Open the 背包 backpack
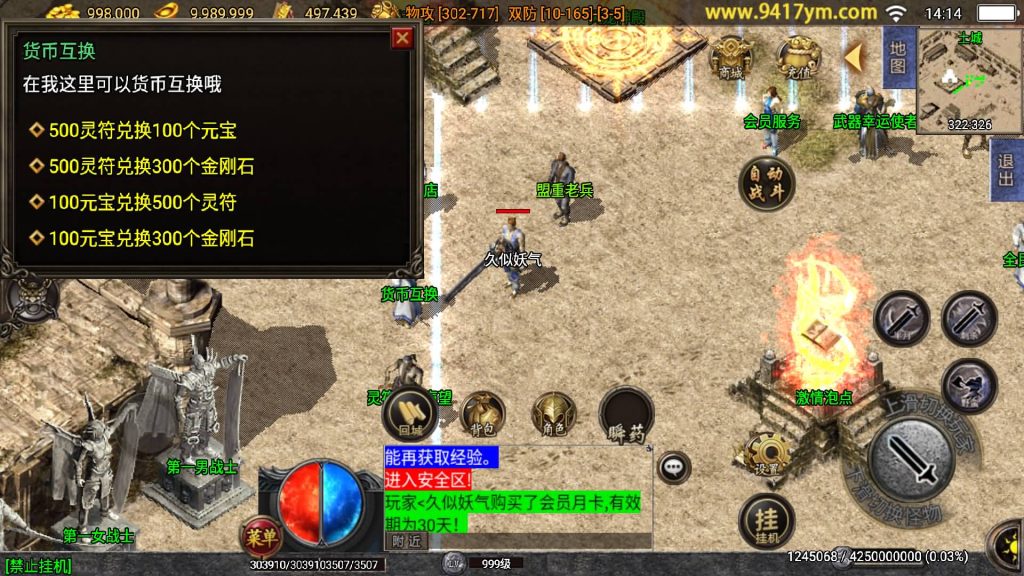1024x576 pixels. [x=483, y=413]
